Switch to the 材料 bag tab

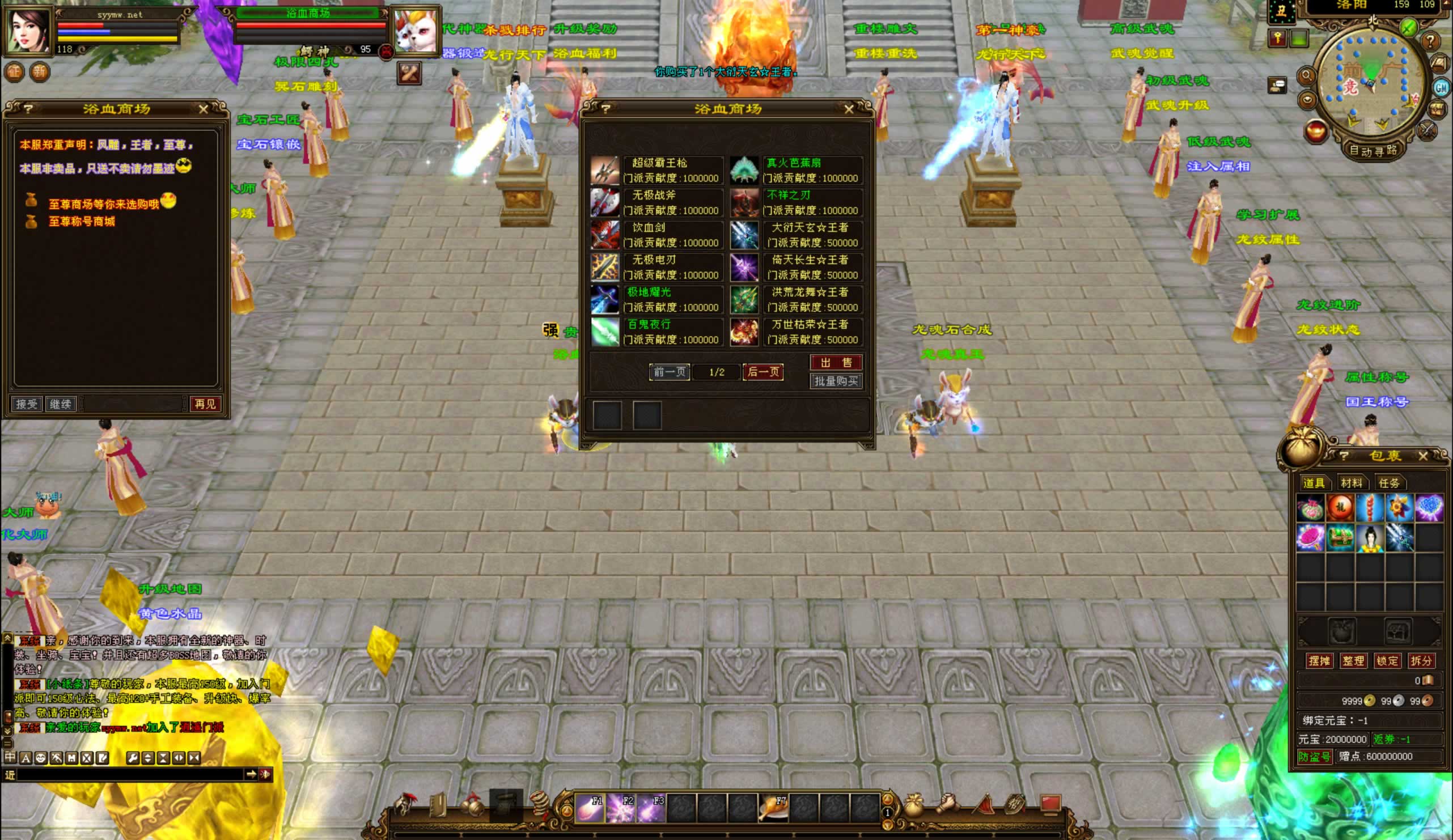click(x=1351, y=483)
